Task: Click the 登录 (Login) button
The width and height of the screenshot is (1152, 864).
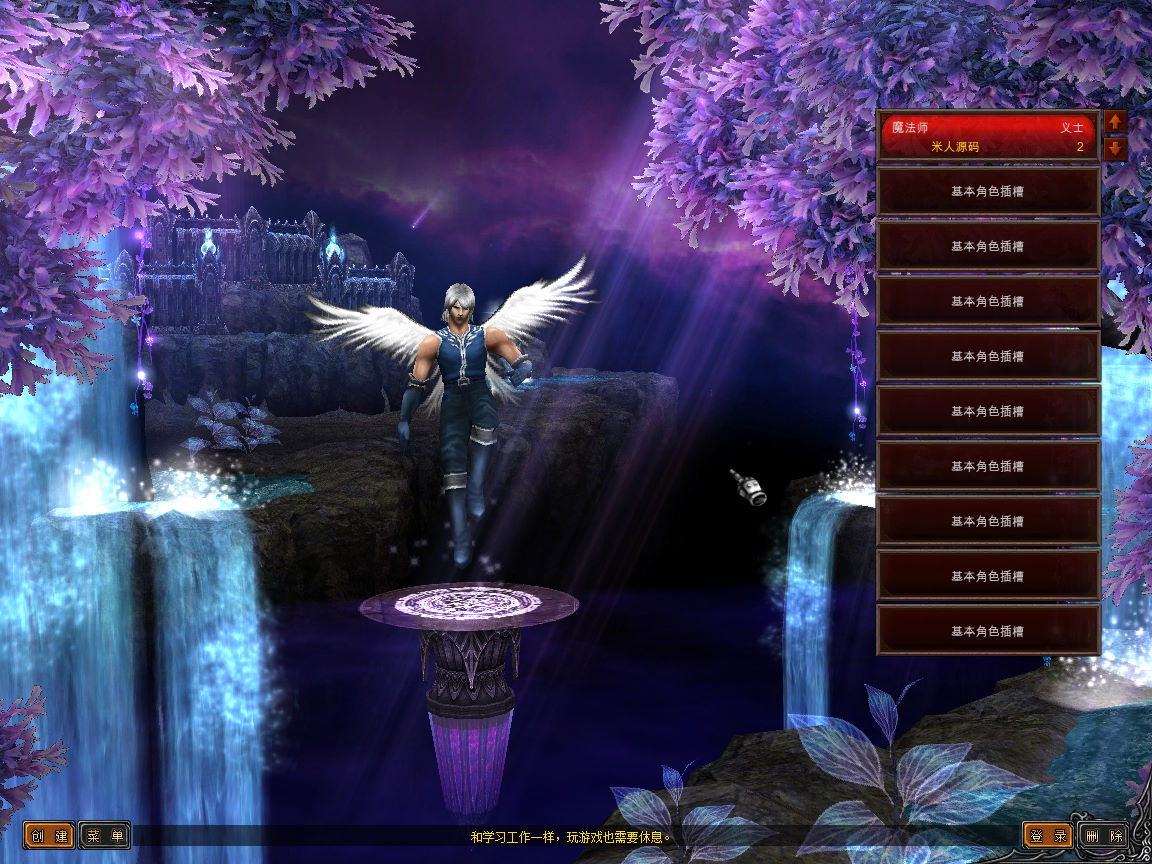Action: coord(1048,836)
